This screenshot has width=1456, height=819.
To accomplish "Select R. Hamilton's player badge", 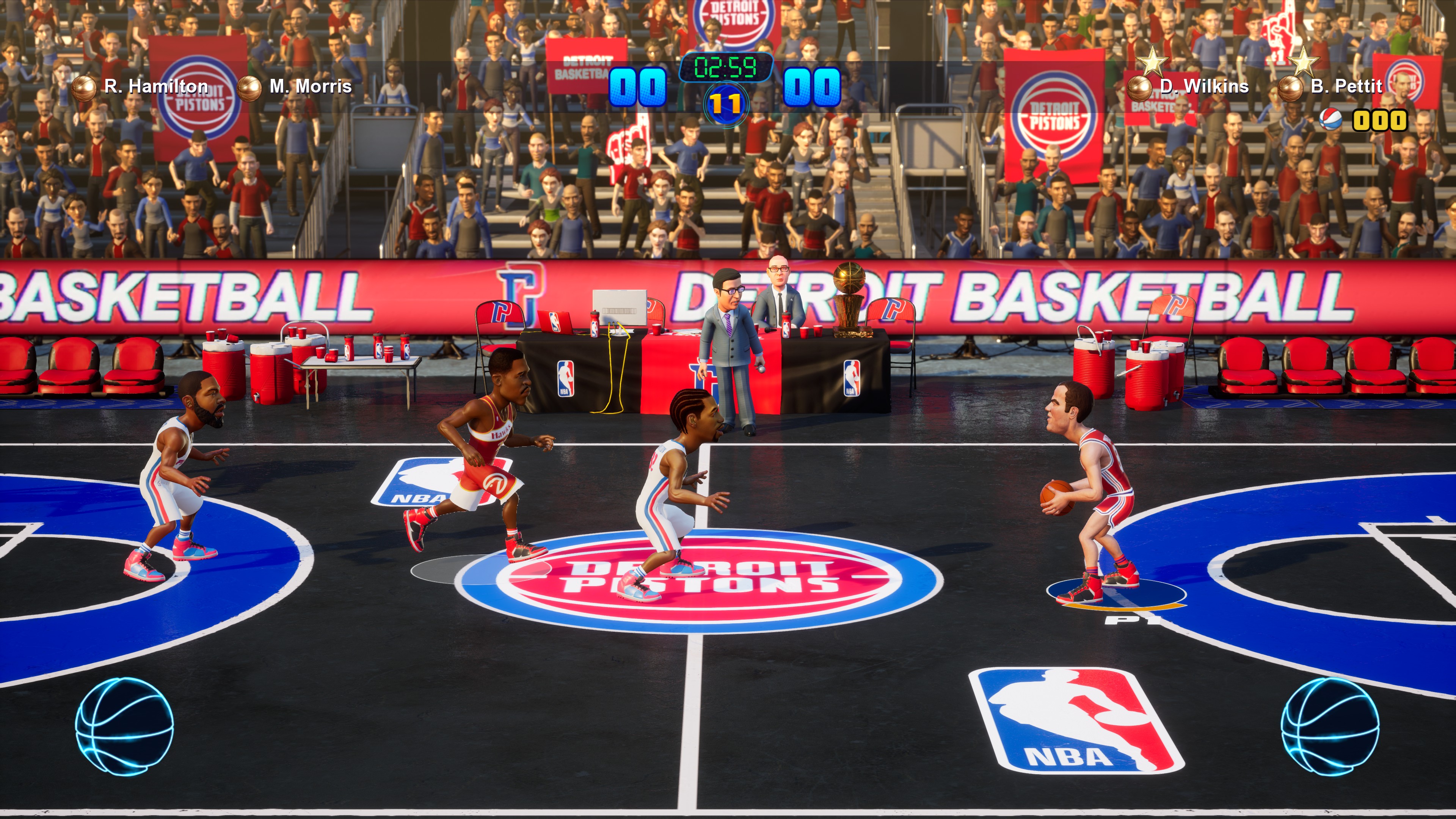I will (x=85, y=88).
